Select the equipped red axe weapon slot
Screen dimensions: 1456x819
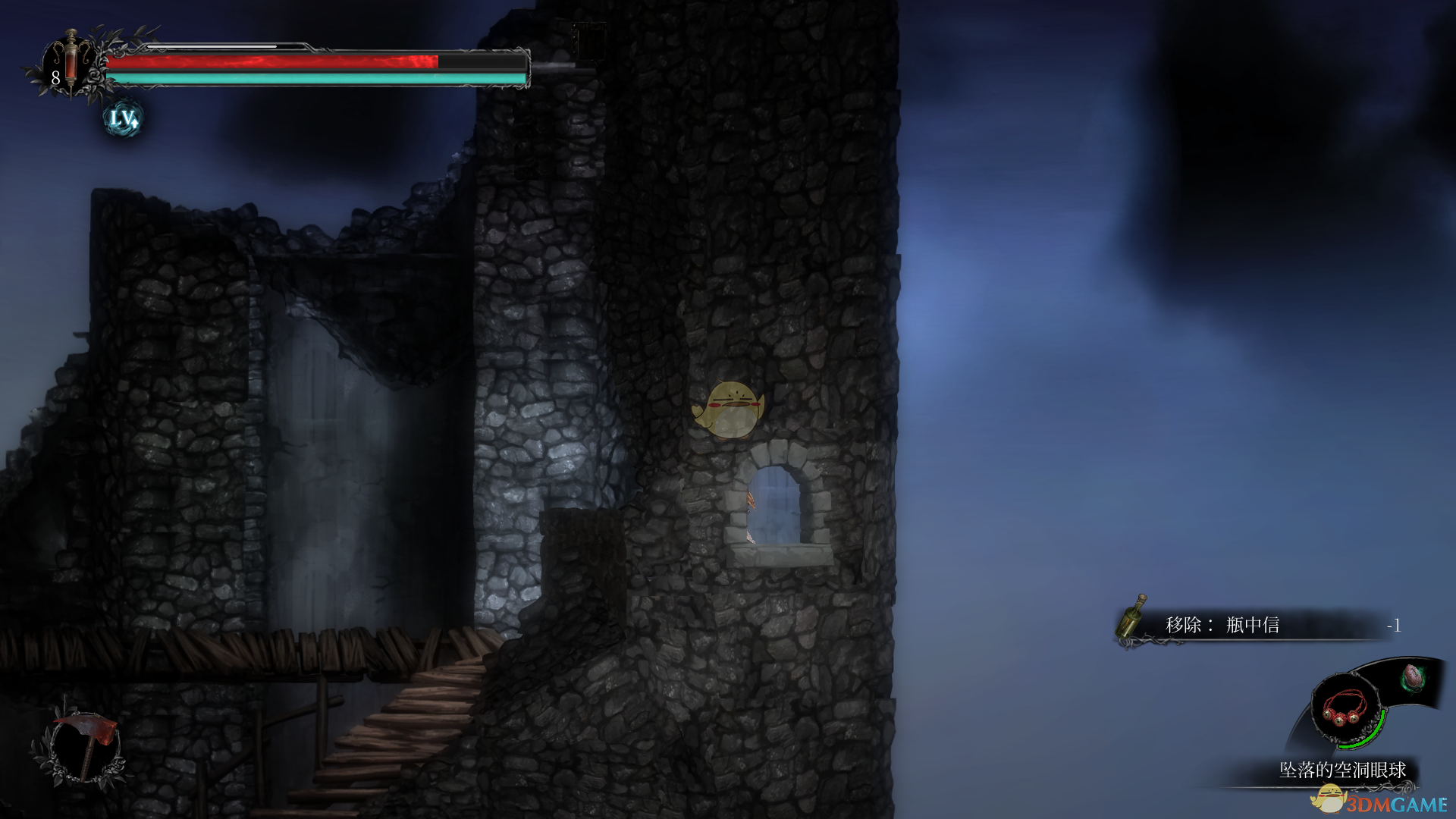point(86,745)
